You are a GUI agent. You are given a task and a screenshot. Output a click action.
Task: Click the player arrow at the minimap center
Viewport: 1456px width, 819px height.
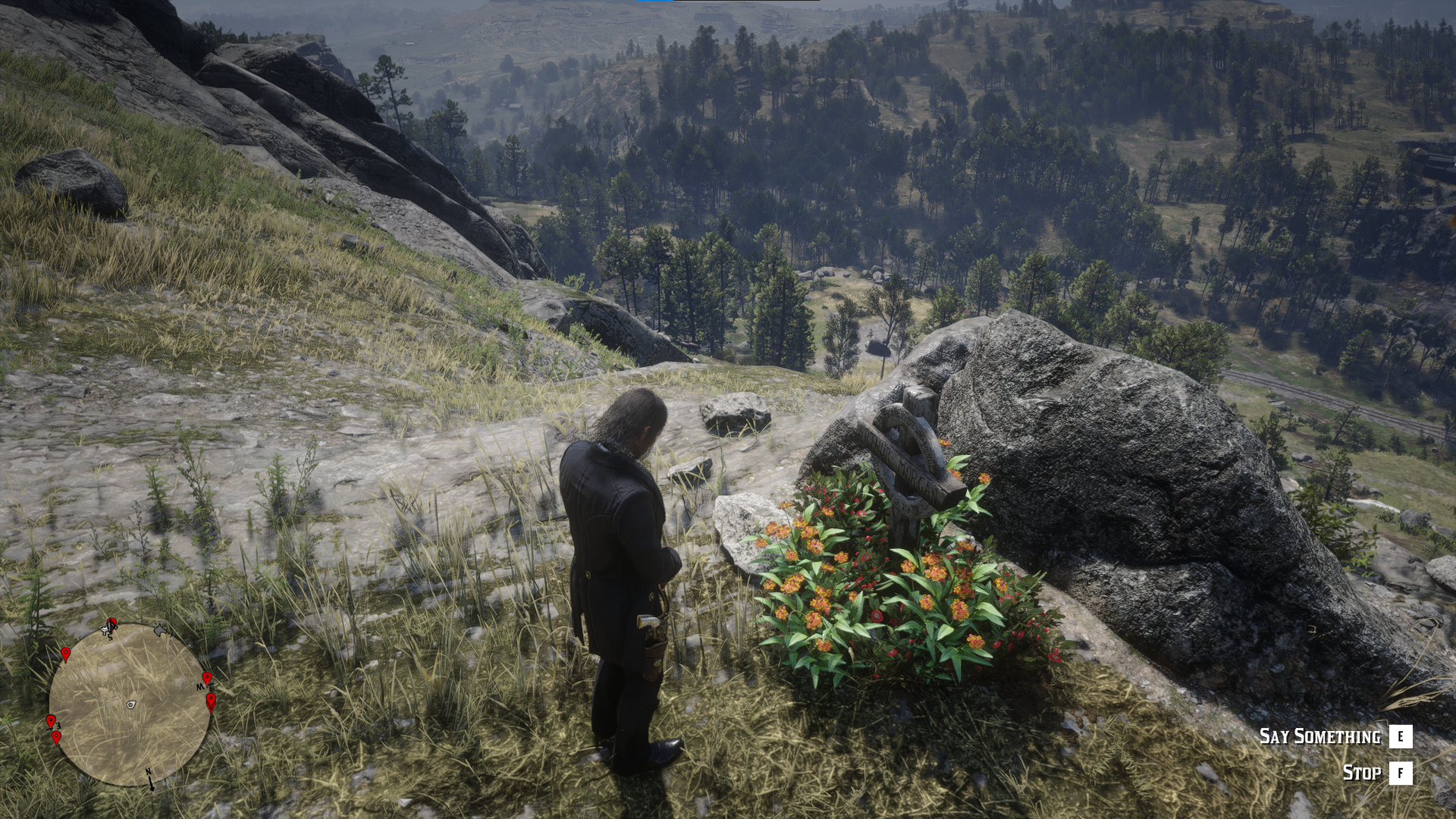click(x=131, y=704)
